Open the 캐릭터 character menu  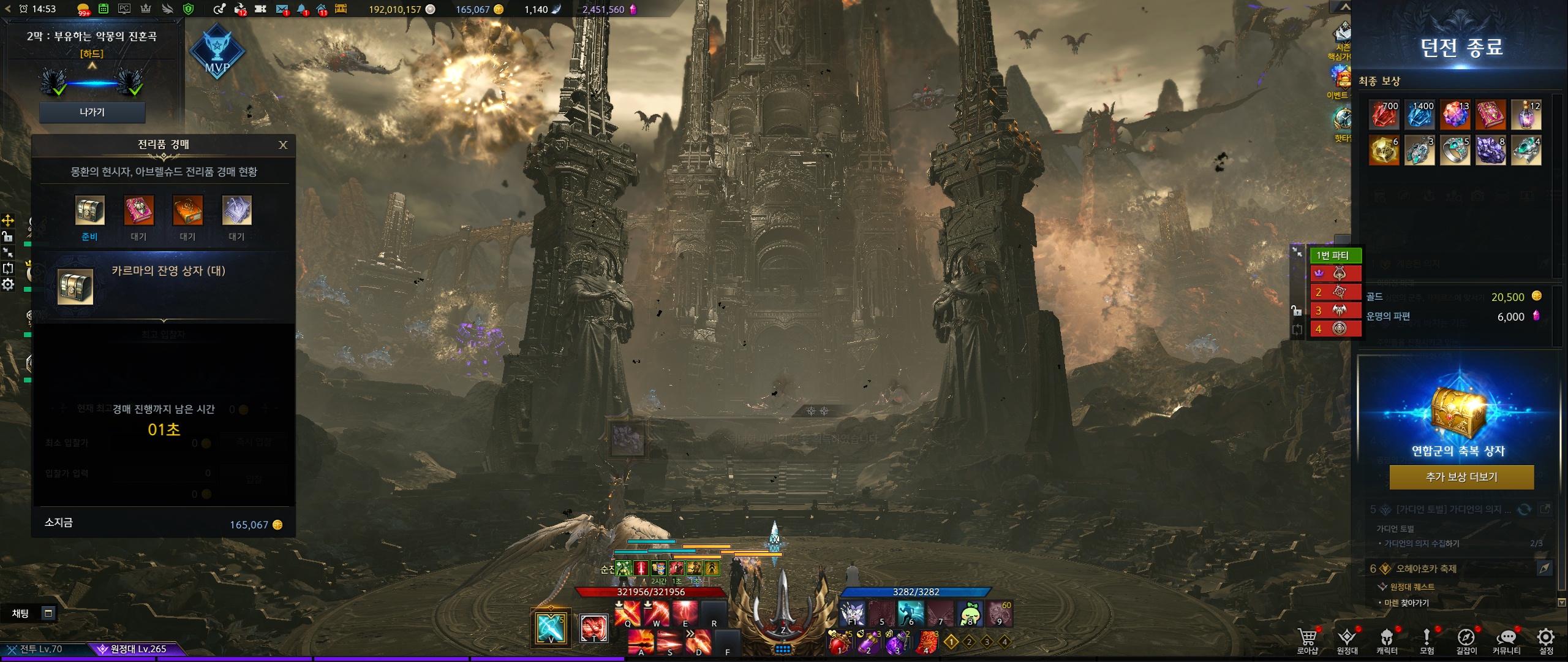coord(1387,639)
